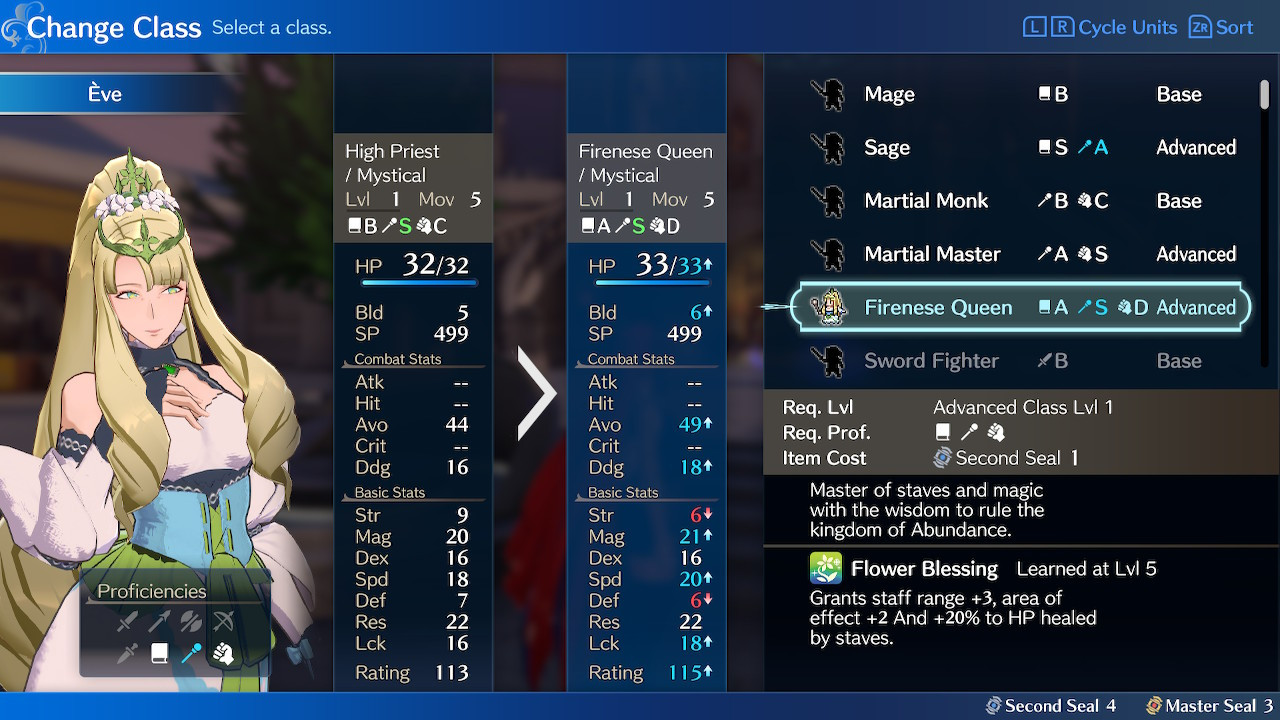Image resolution: width=1280 pixels, height=720 pixels.
Task: Click the arts fist proficiency icon
Action: [224, 653]
